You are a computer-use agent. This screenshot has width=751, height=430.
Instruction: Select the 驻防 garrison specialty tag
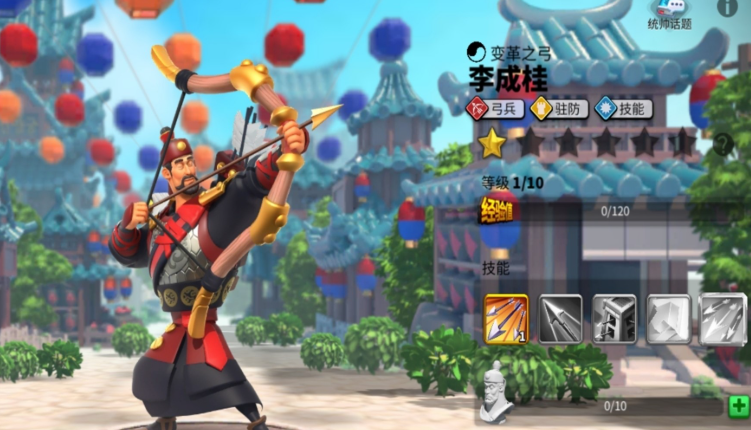tap(557, 108)
